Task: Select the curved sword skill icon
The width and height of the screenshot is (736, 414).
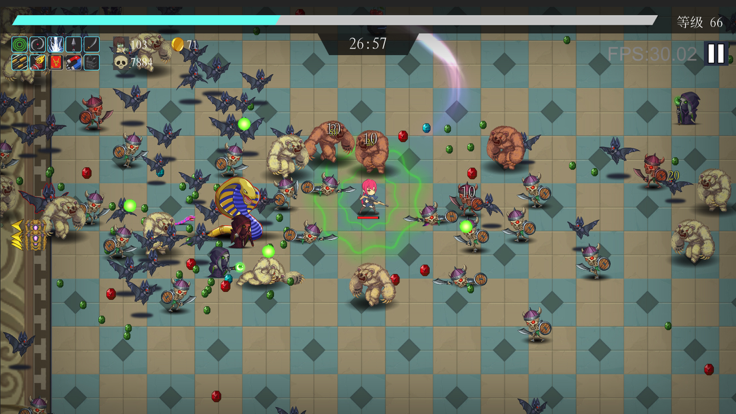Action: coord(92,45)
